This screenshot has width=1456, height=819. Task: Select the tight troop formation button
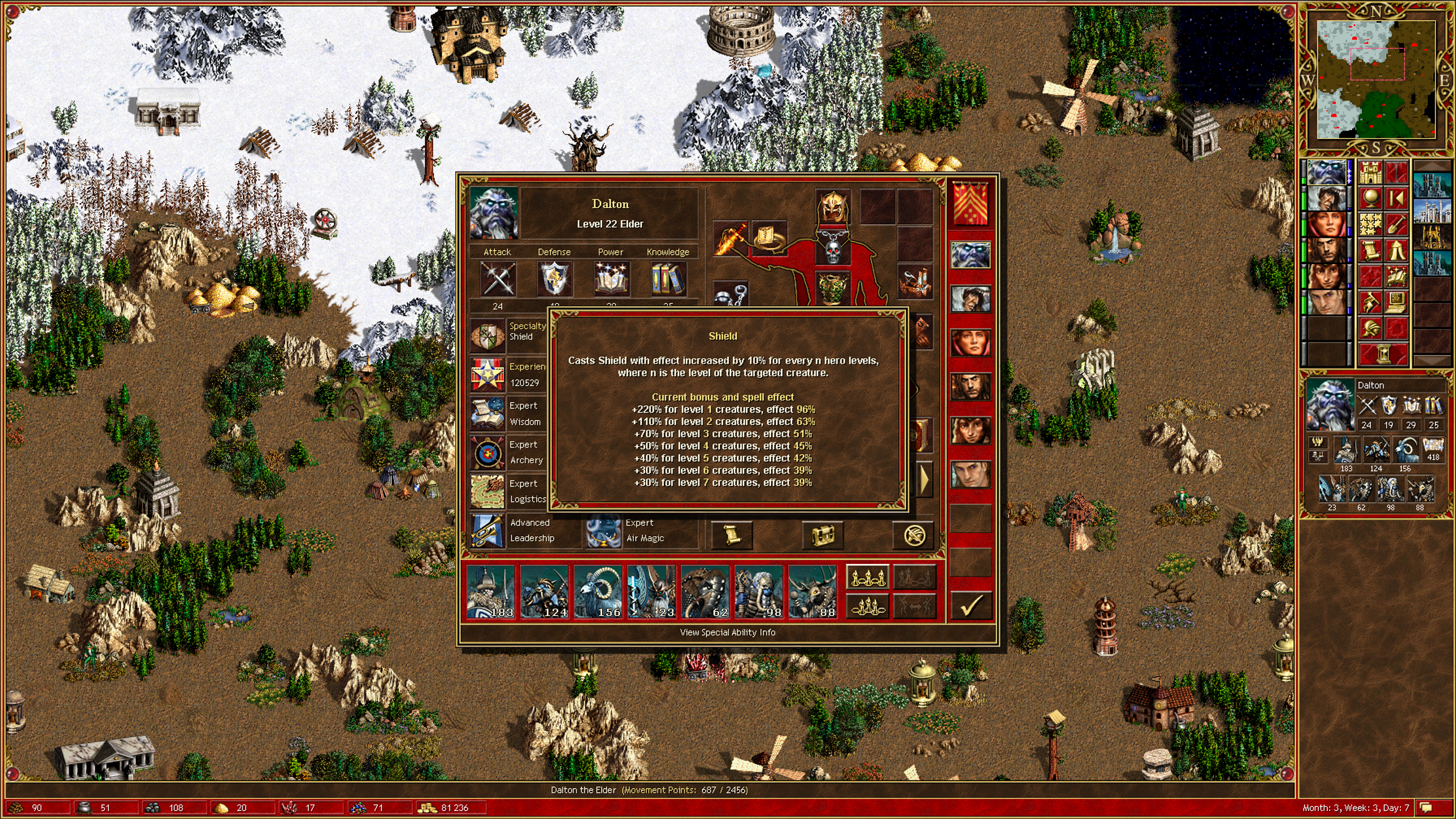pyautogui.click(x=867, y=607)
